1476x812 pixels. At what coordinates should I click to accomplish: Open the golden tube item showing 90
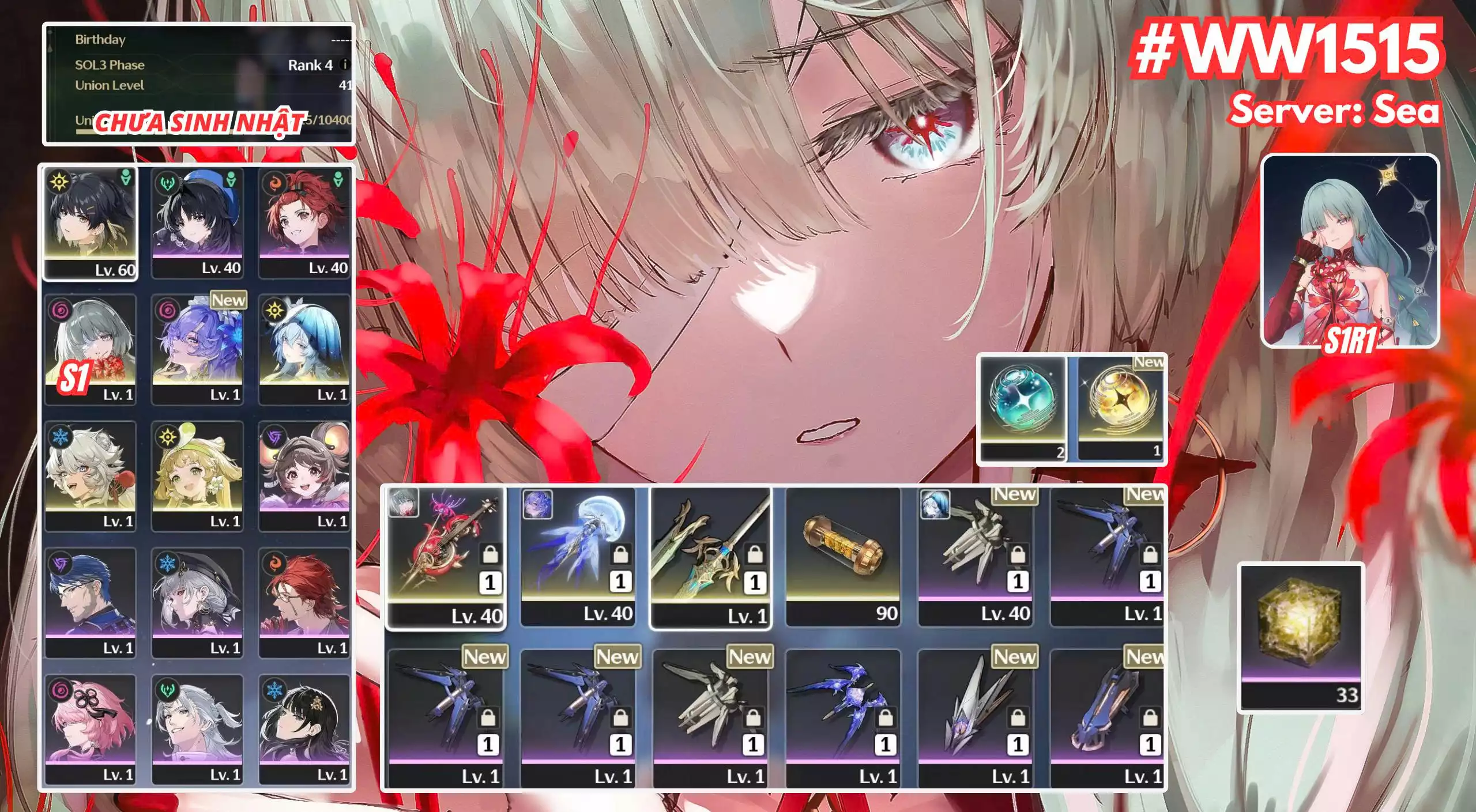coord(843,557)
